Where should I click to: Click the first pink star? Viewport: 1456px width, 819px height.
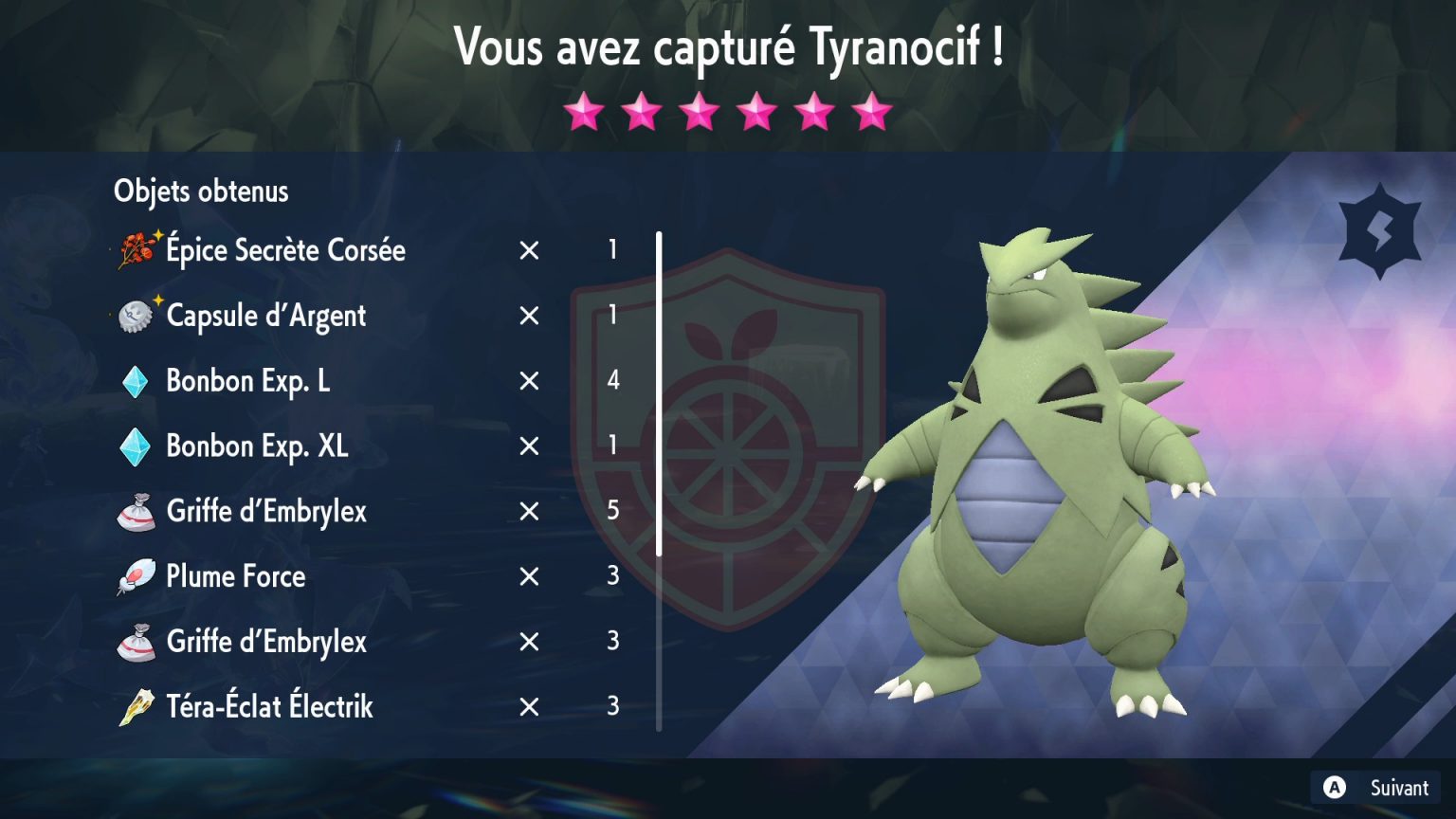click(585, 113)
